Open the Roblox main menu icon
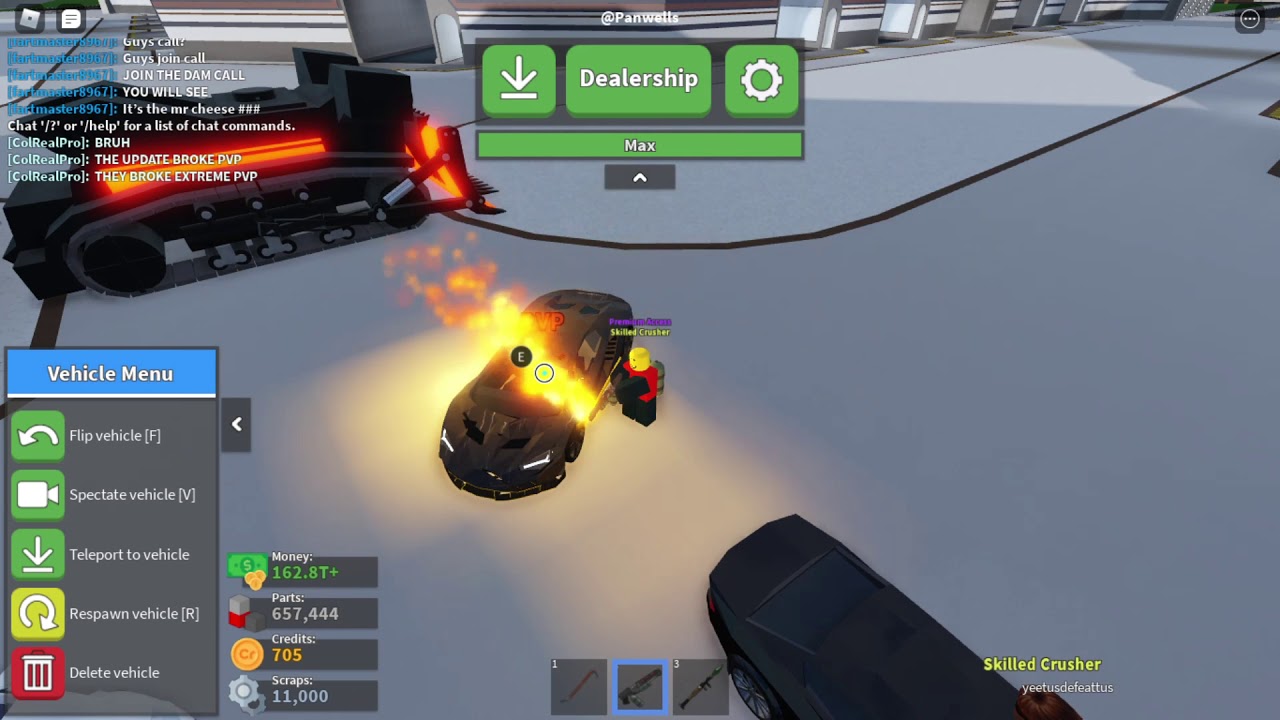The height and width of the screenshot is (720, 1280). tap(29, 19)
